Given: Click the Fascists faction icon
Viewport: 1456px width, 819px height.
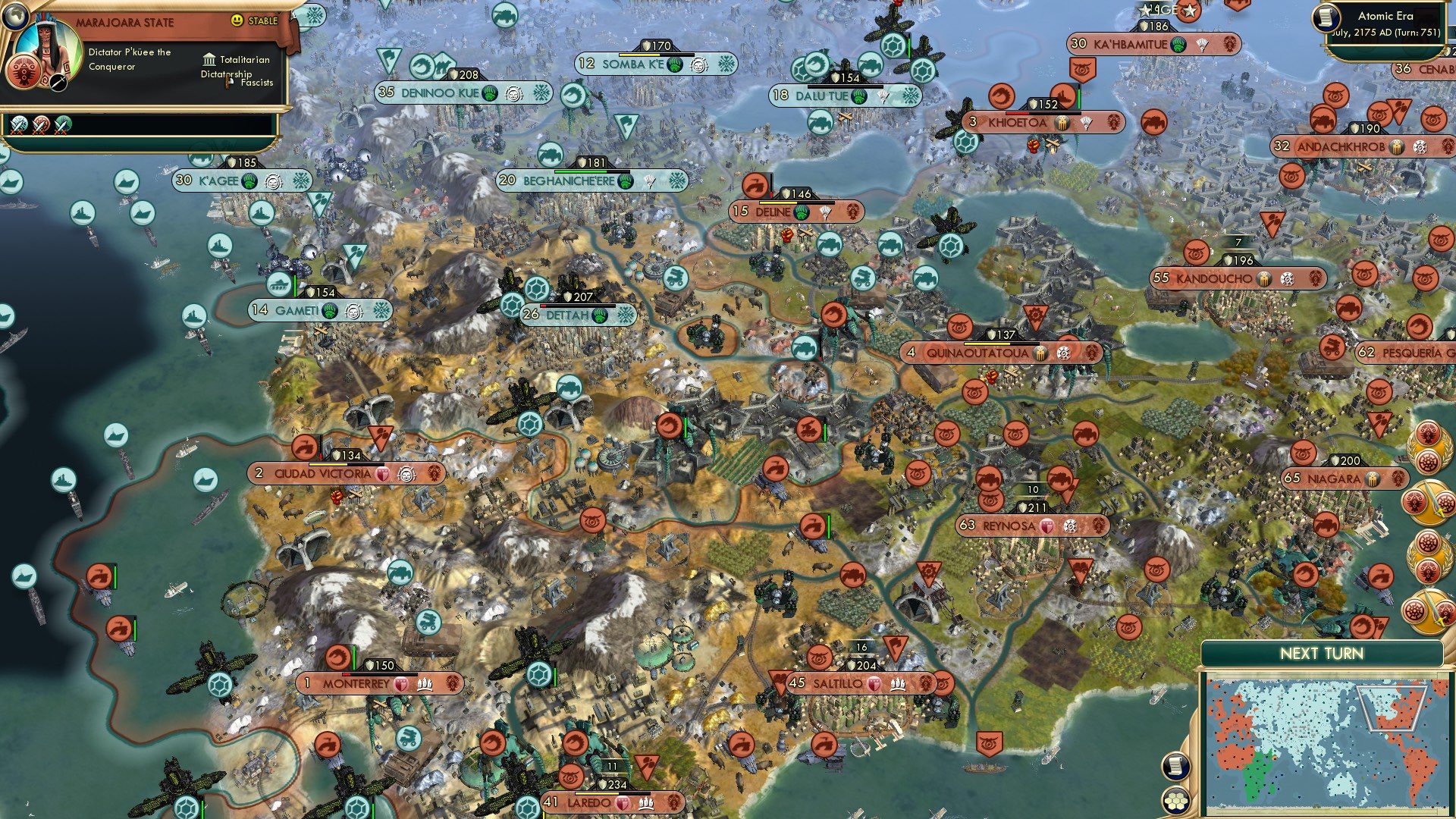Looking at the screenshot, I should [x=227, y=83].
